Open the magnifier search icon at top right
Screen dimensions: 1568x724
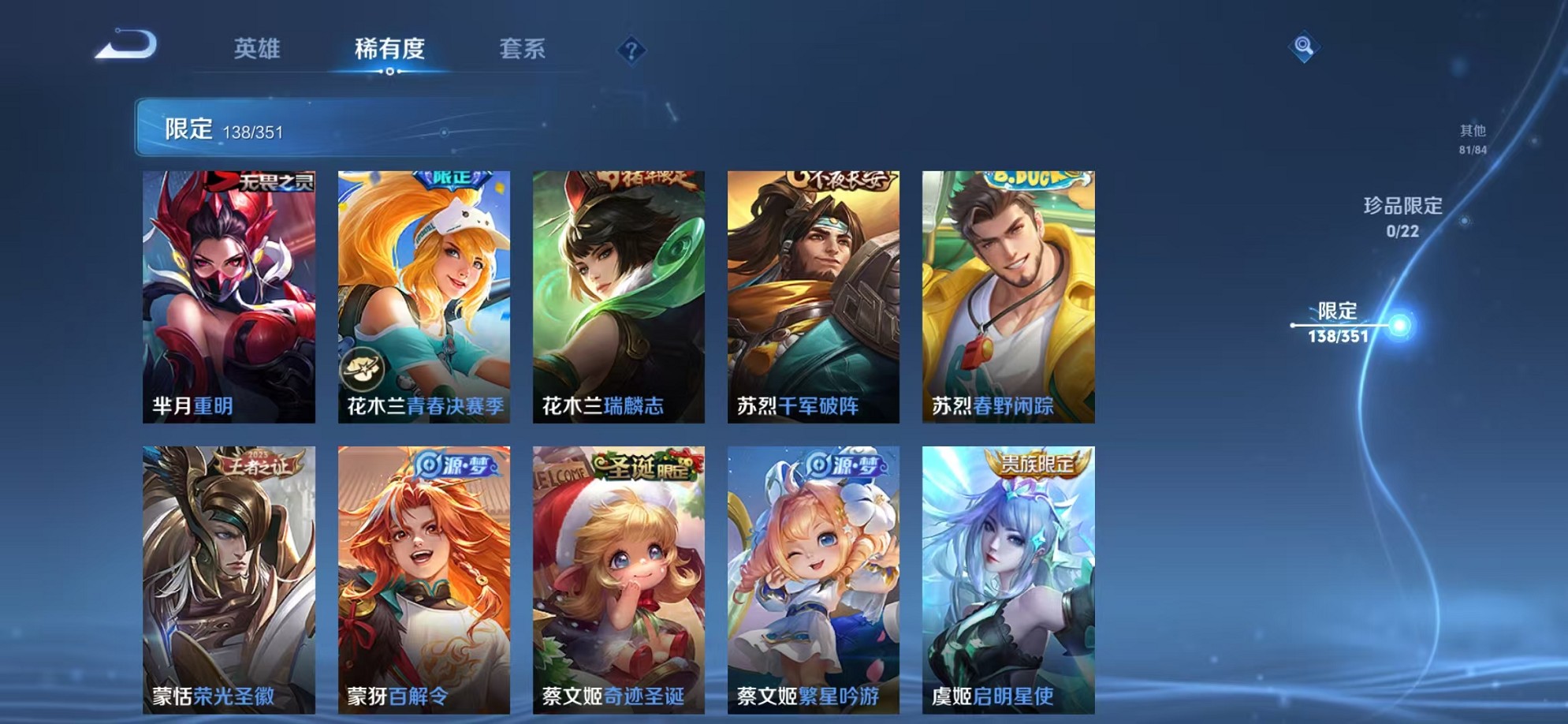point(1305,47)
